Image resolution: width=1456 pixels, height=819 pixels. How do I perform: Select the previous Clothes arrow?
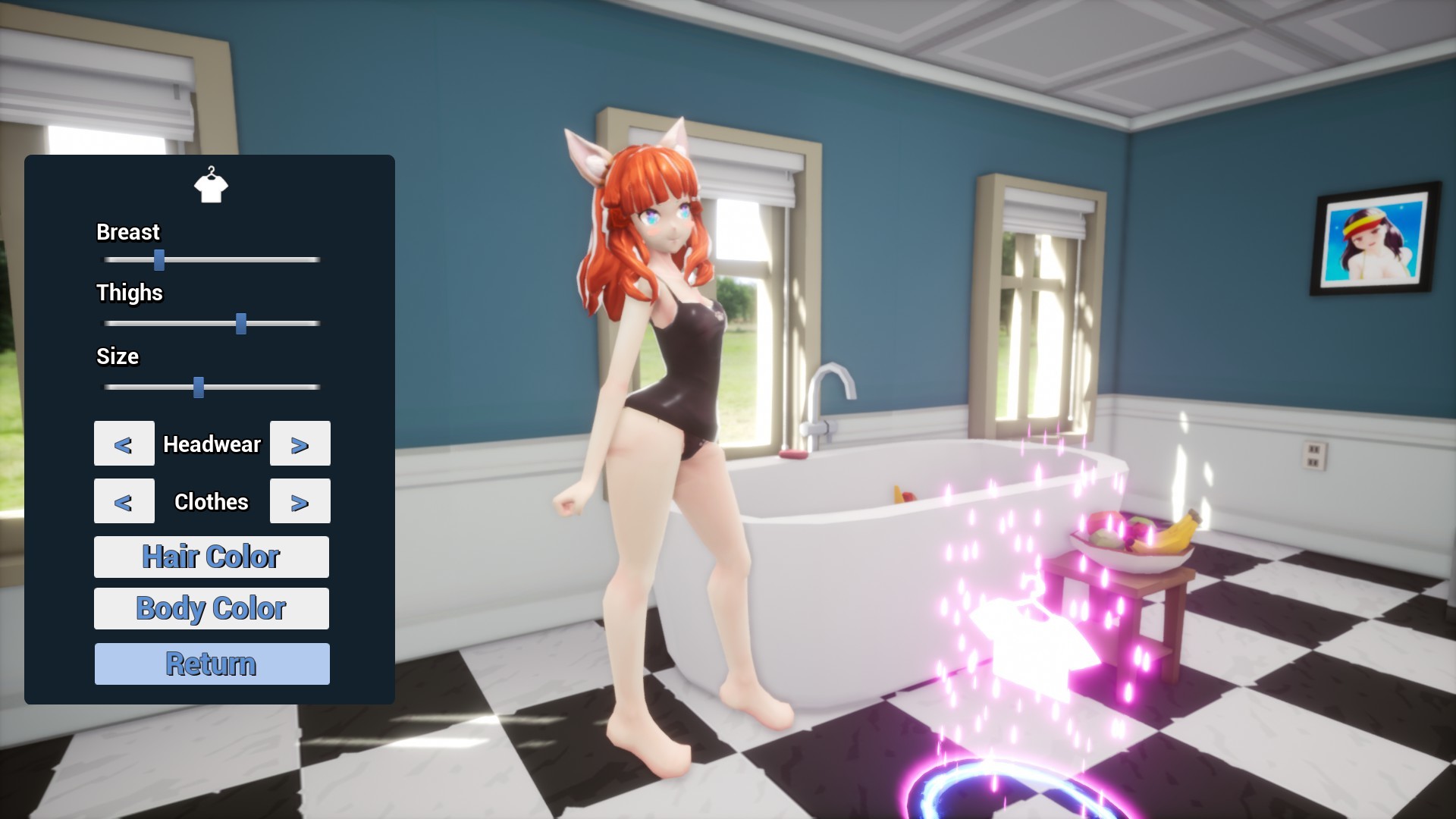(124, 500)
